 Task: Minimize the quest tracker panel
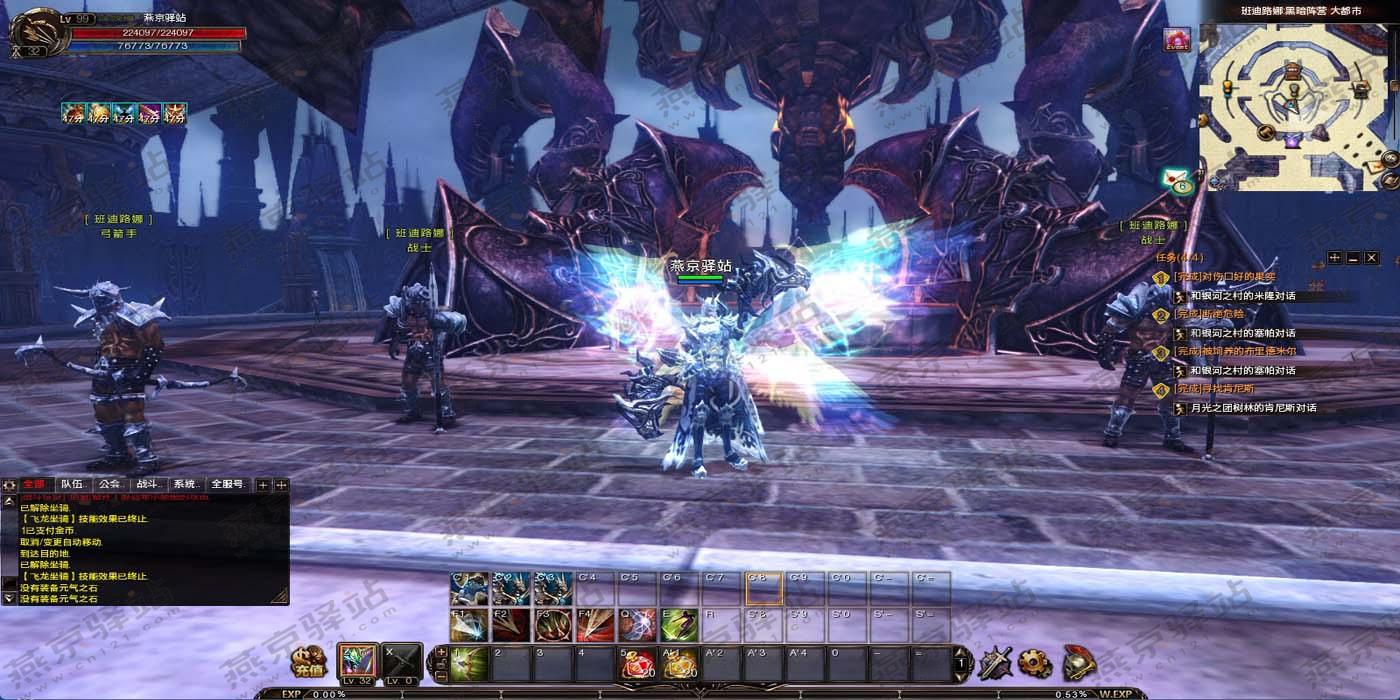point(1354,258)
